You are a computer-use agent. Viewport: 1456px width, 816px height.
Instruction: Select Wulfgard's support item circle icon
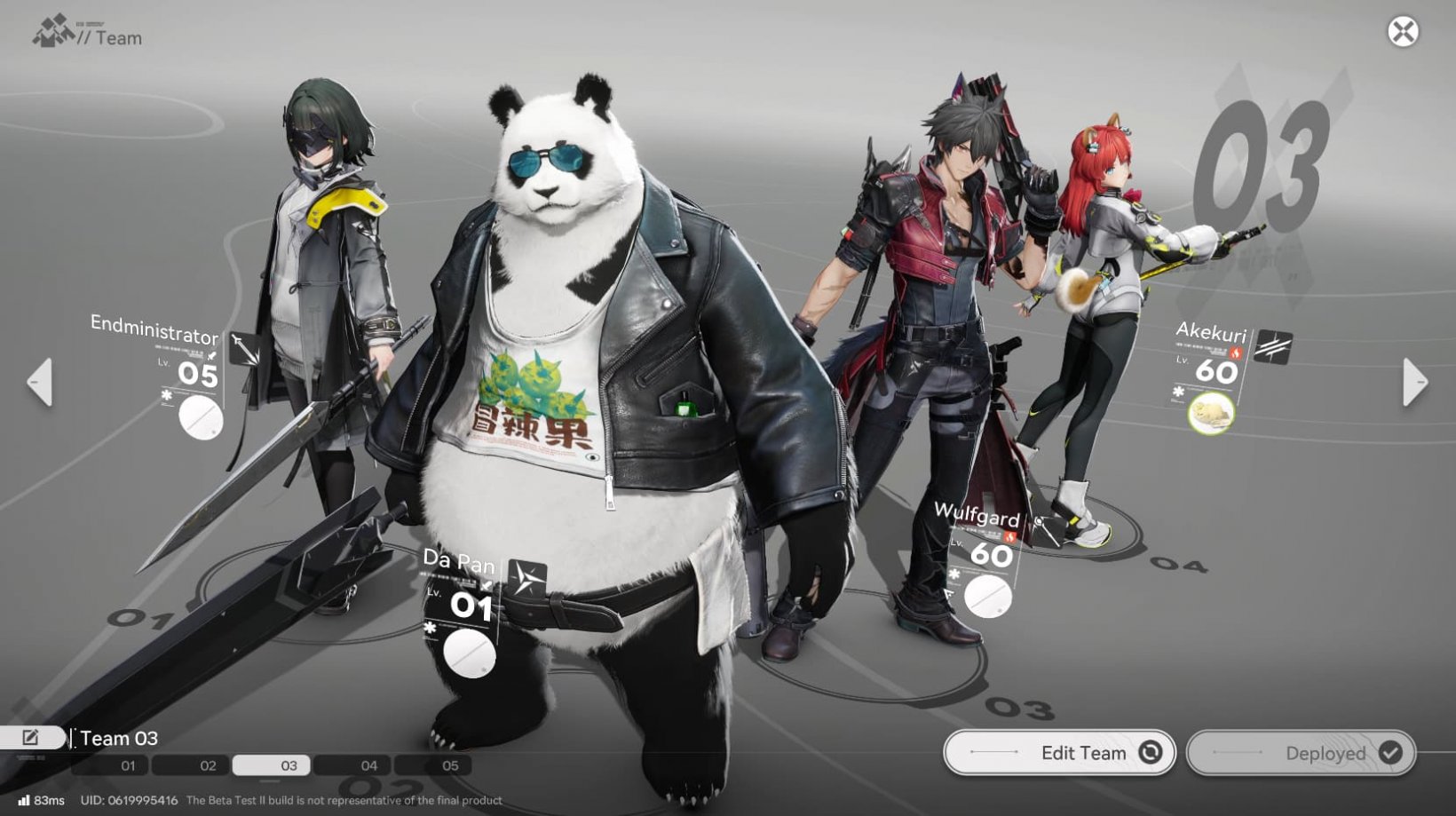pos(988,595)
